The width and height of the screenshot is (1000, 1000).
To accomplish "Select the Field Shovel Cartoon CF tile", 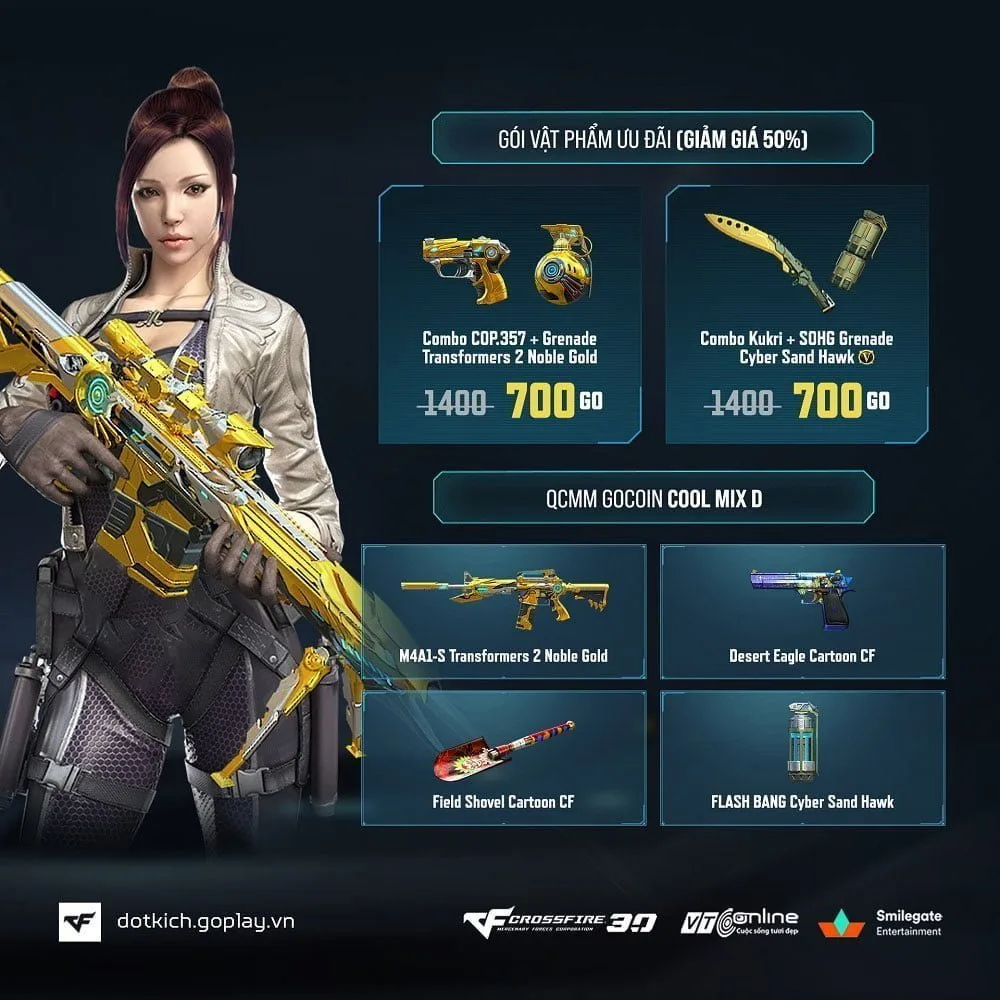I will (x=504, y=758).
